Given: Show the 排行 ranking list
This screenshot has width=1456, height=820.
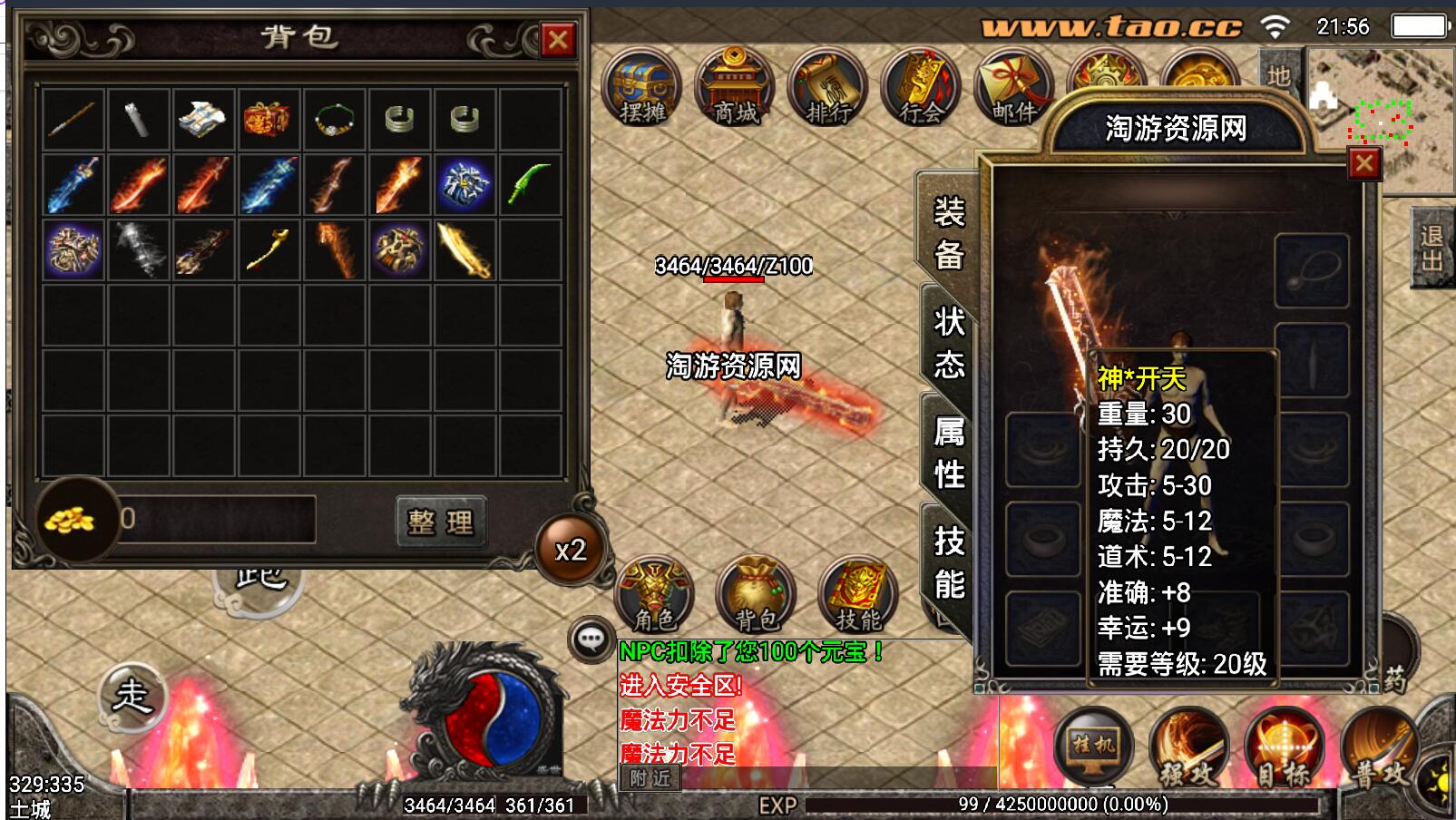Looking at the screenshot, I should click(x=827, y=89).
